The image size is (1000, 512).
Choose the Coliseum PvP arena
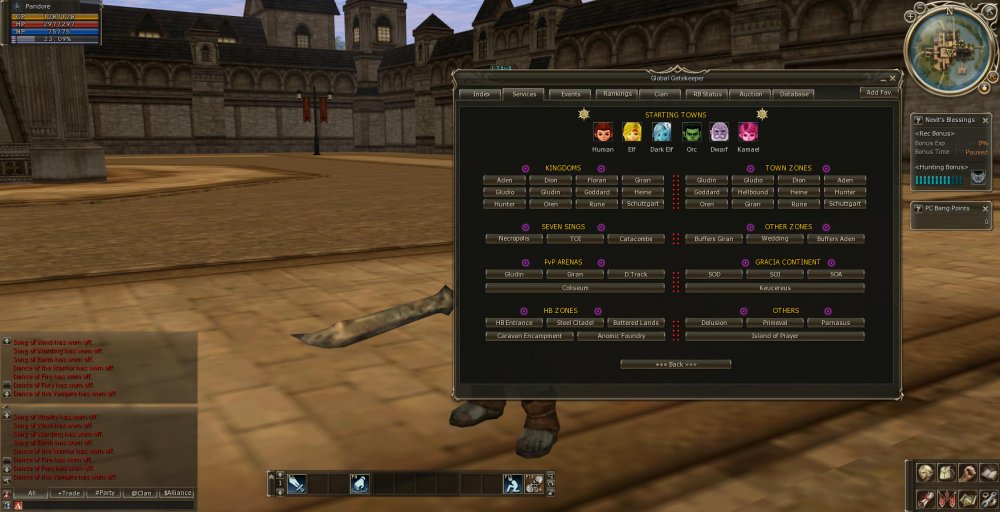(574, 287)
